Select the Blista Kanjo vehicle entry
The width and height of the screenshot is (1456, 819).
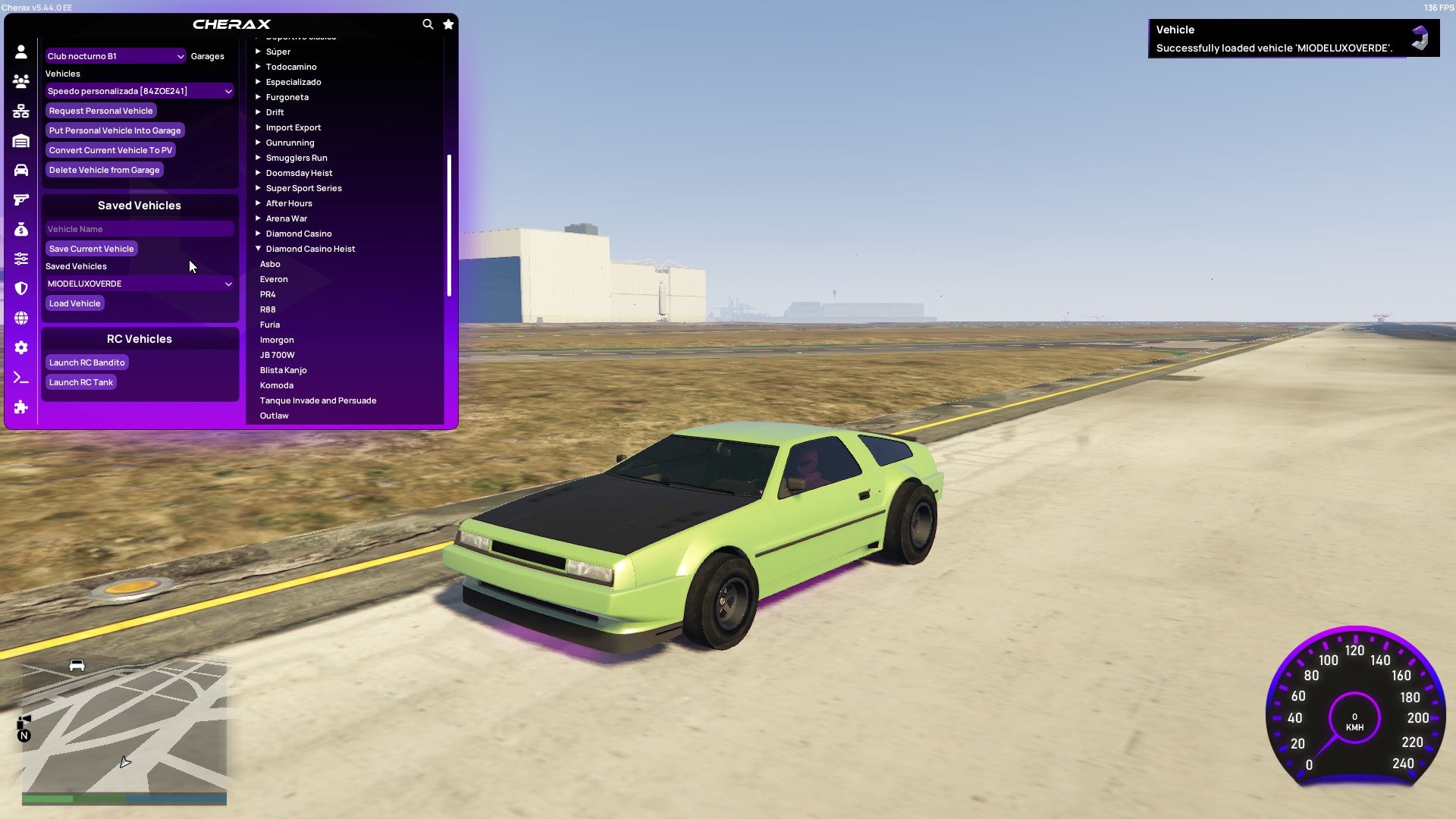point(283,369)
